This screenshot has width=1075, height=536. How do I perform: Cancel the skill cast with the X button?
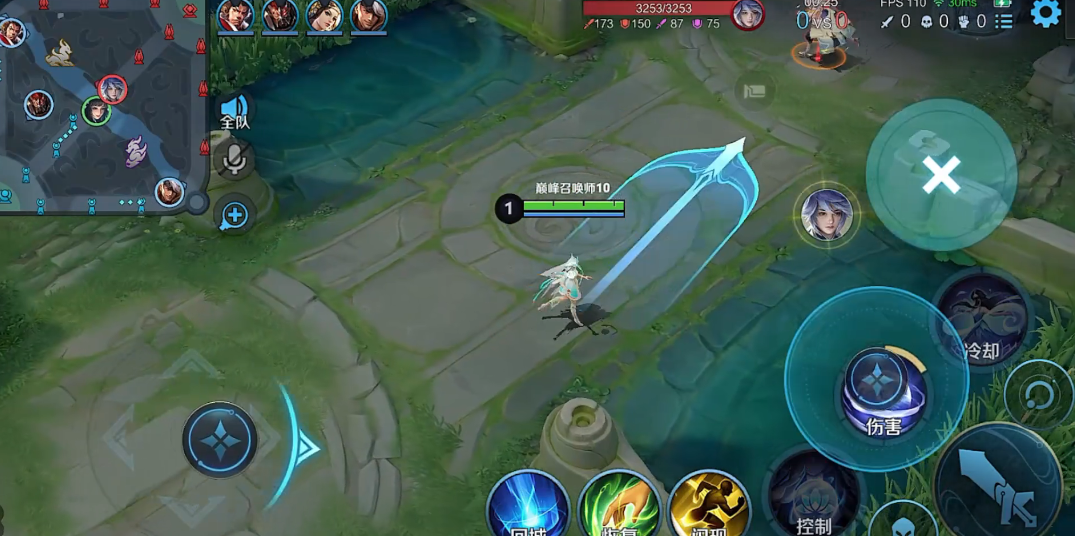pyautogui.click(x=940, y=175)
